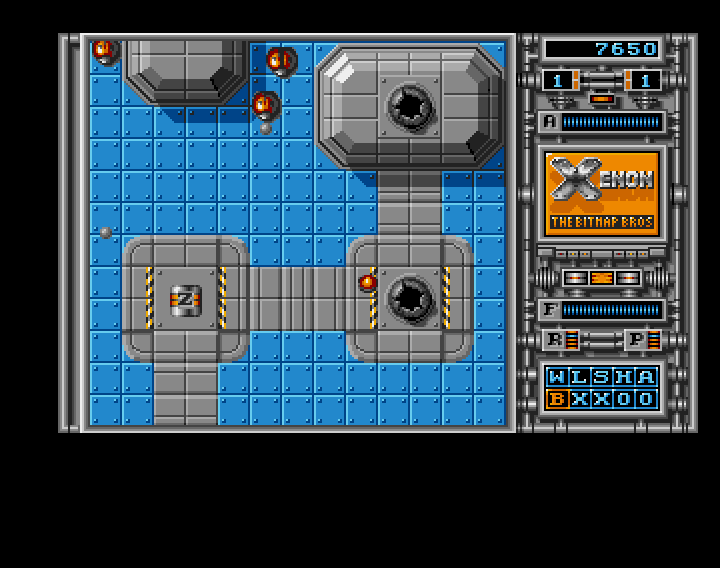Select the A power-up indicator
Image resolution: width=720 pixels, height=568 pixels.
click(646, 377)
